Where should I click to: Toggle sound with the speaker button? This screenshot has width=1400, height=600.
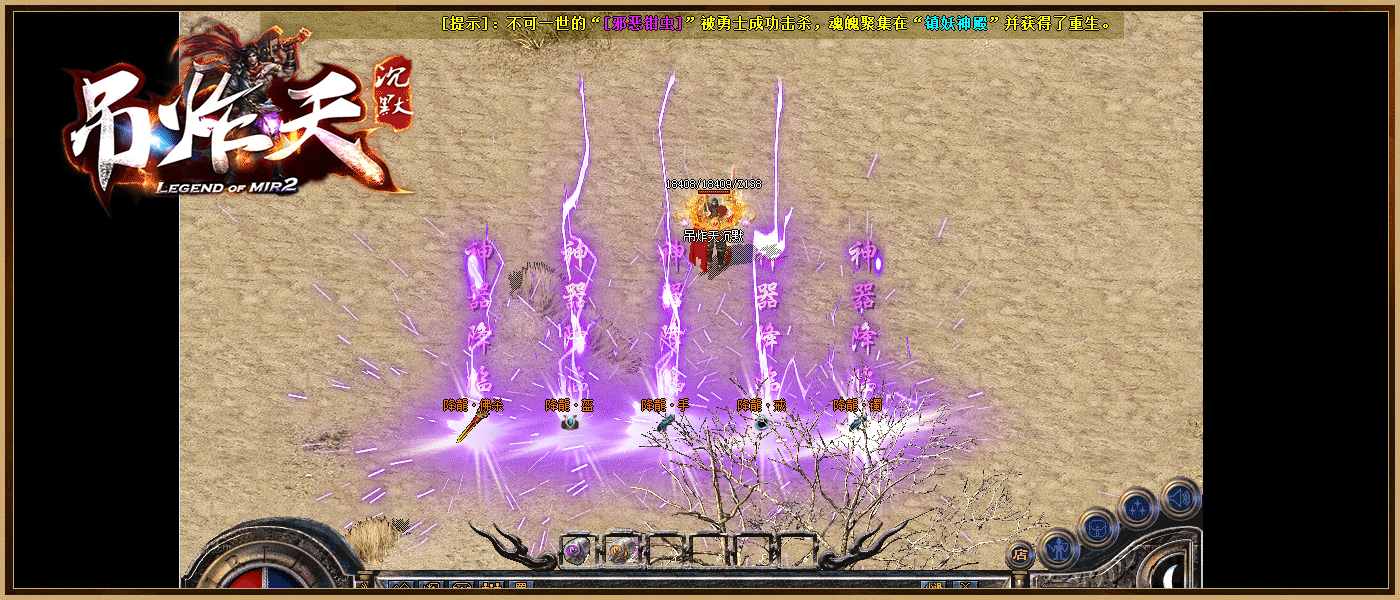point(1180,496)
